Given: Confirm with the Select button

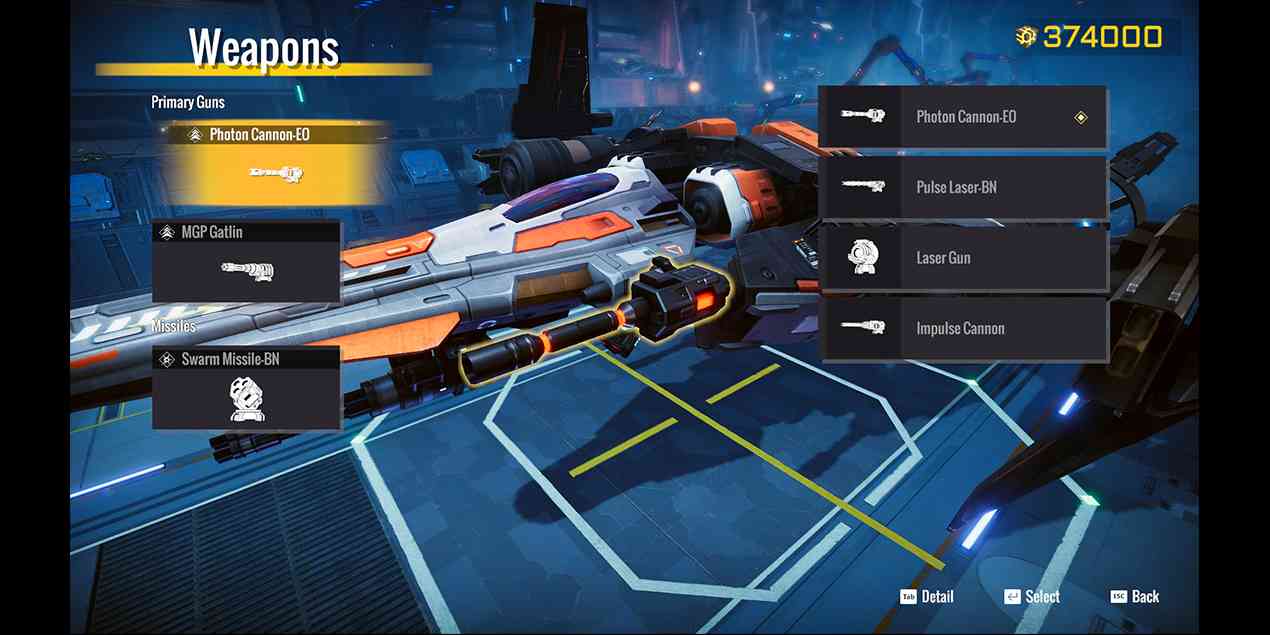Looking at the screenshot, I should pos(1032,597).
